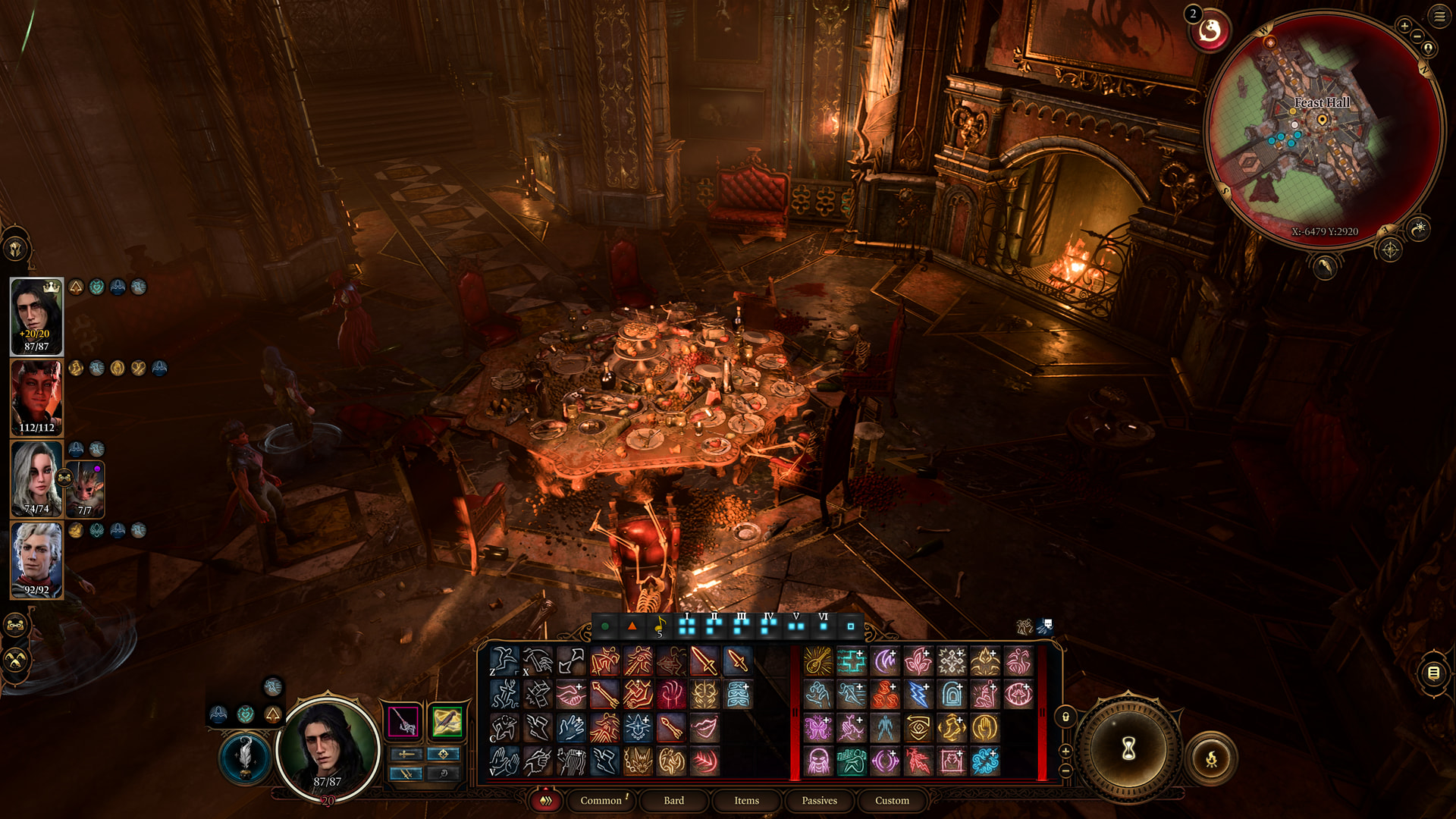Toggle the hotbar lock padlock
Screen dimensions: 1456x819
click(1065, 717)
